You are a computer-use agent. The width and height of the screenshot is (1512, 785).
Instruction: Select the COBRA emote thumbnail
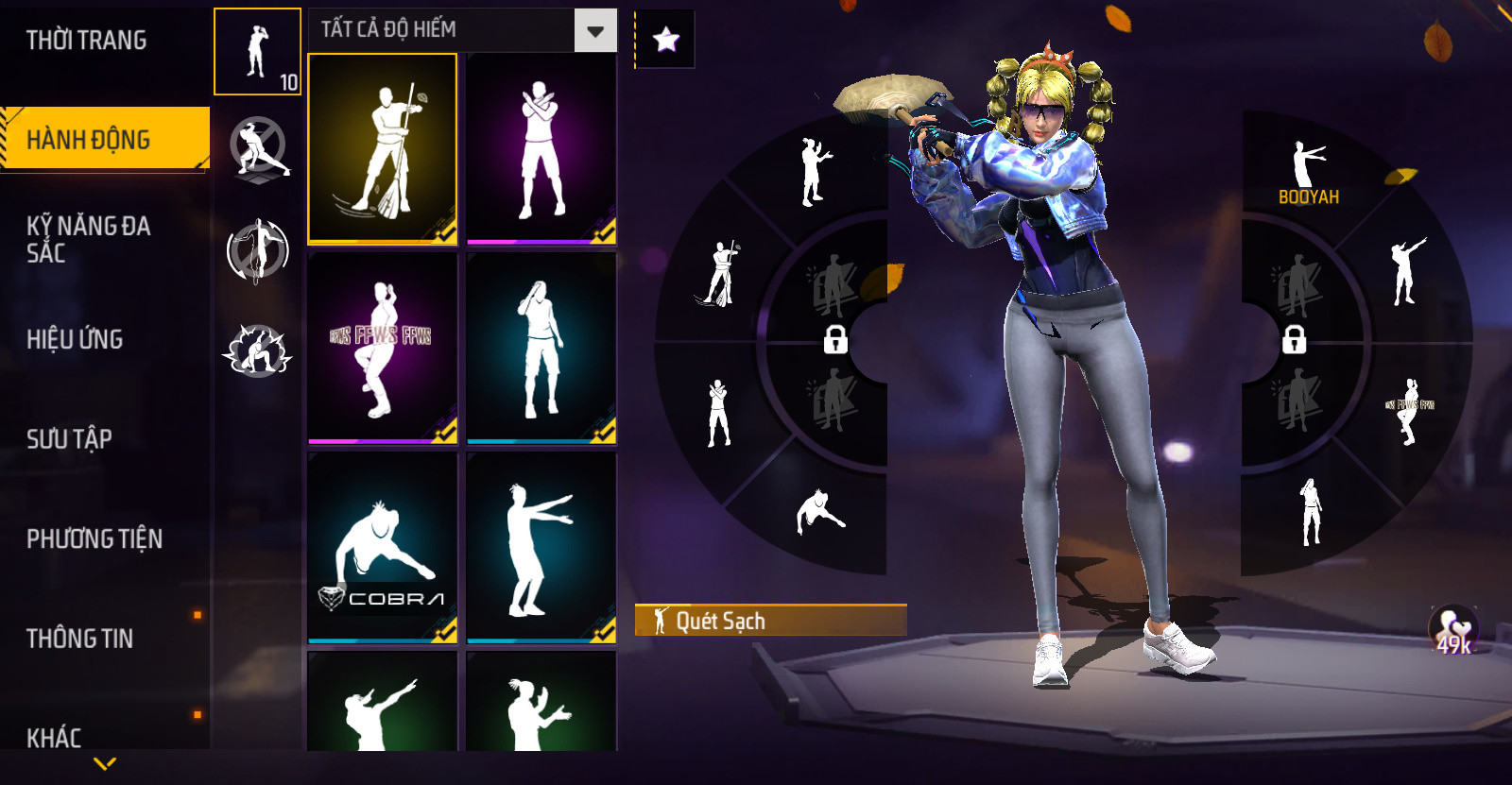(383, 548)
